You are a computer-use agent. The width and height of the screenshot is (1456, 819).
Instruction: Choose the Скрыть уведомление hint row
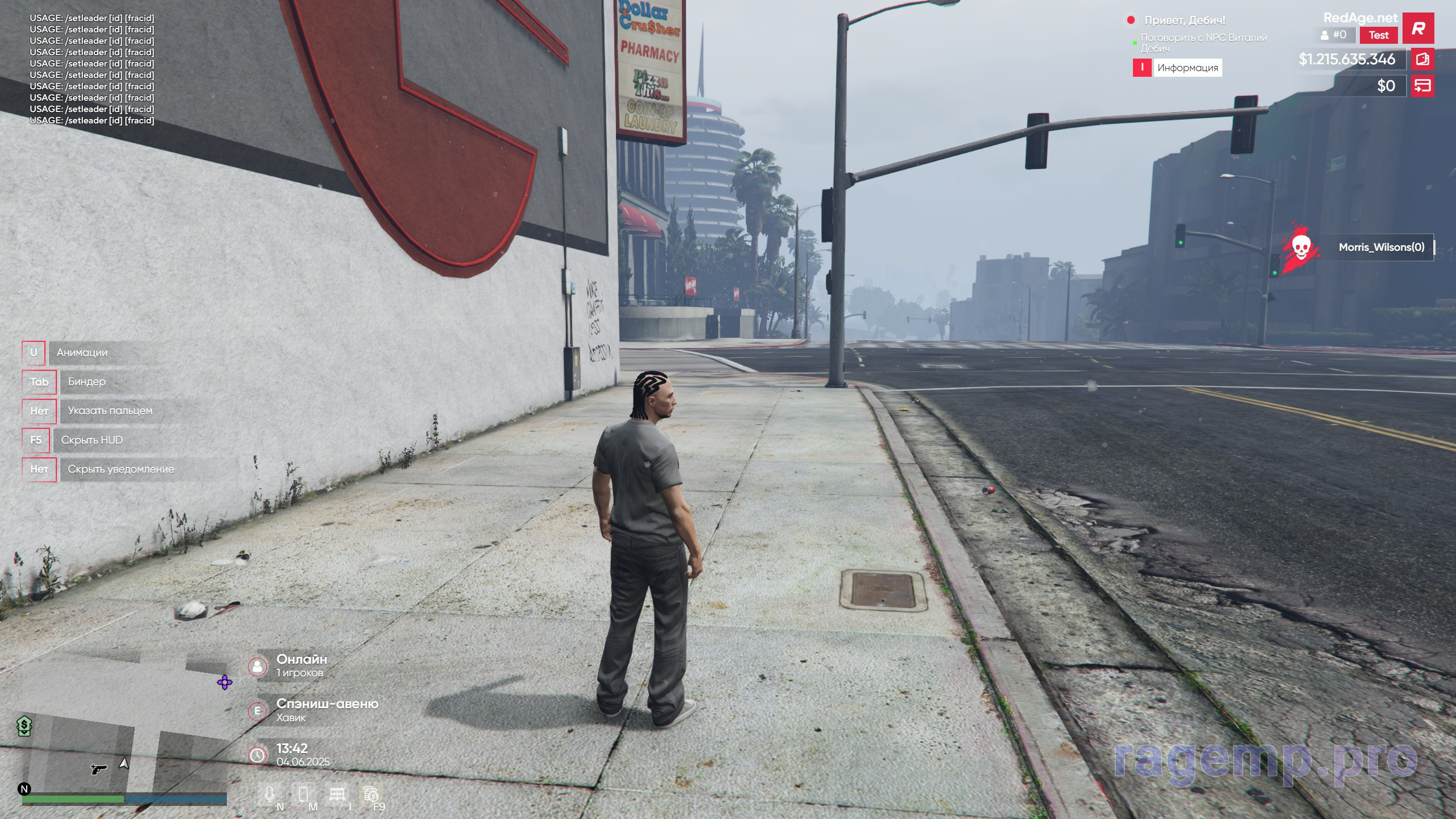(121, 469)
